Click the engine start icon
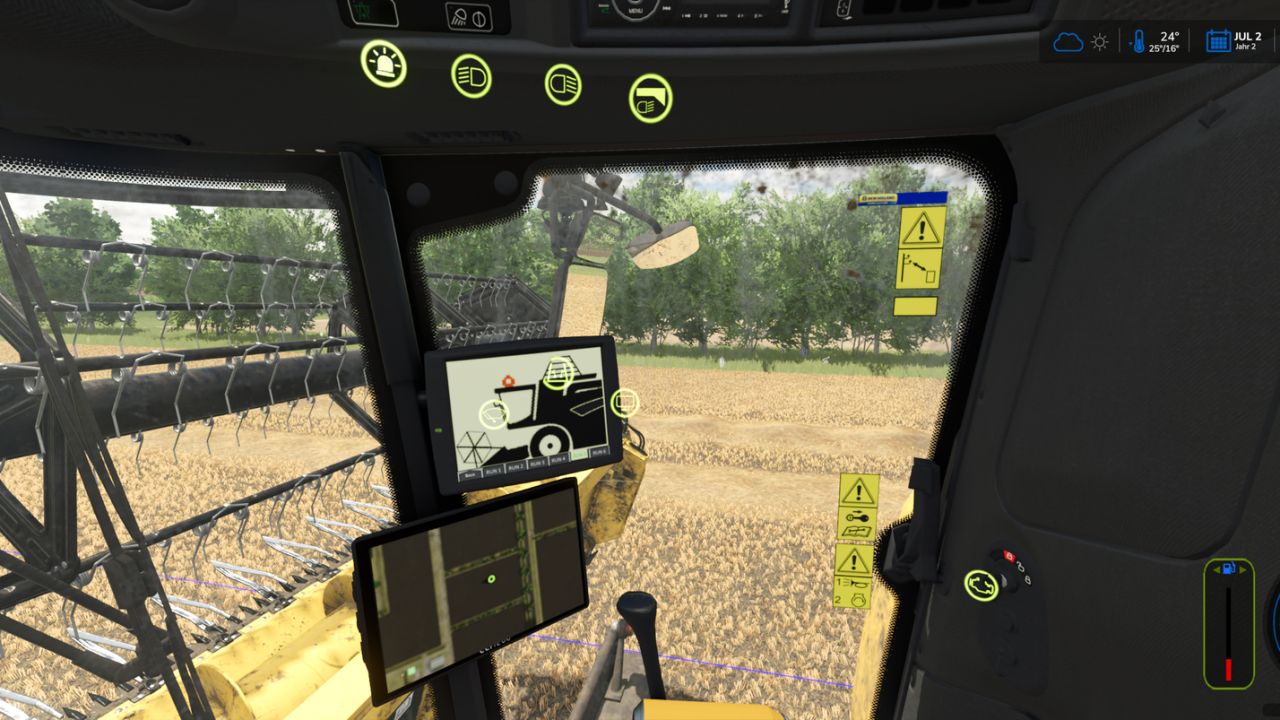The width and height of the screenshot is (1280, 720). pos(981,585)
